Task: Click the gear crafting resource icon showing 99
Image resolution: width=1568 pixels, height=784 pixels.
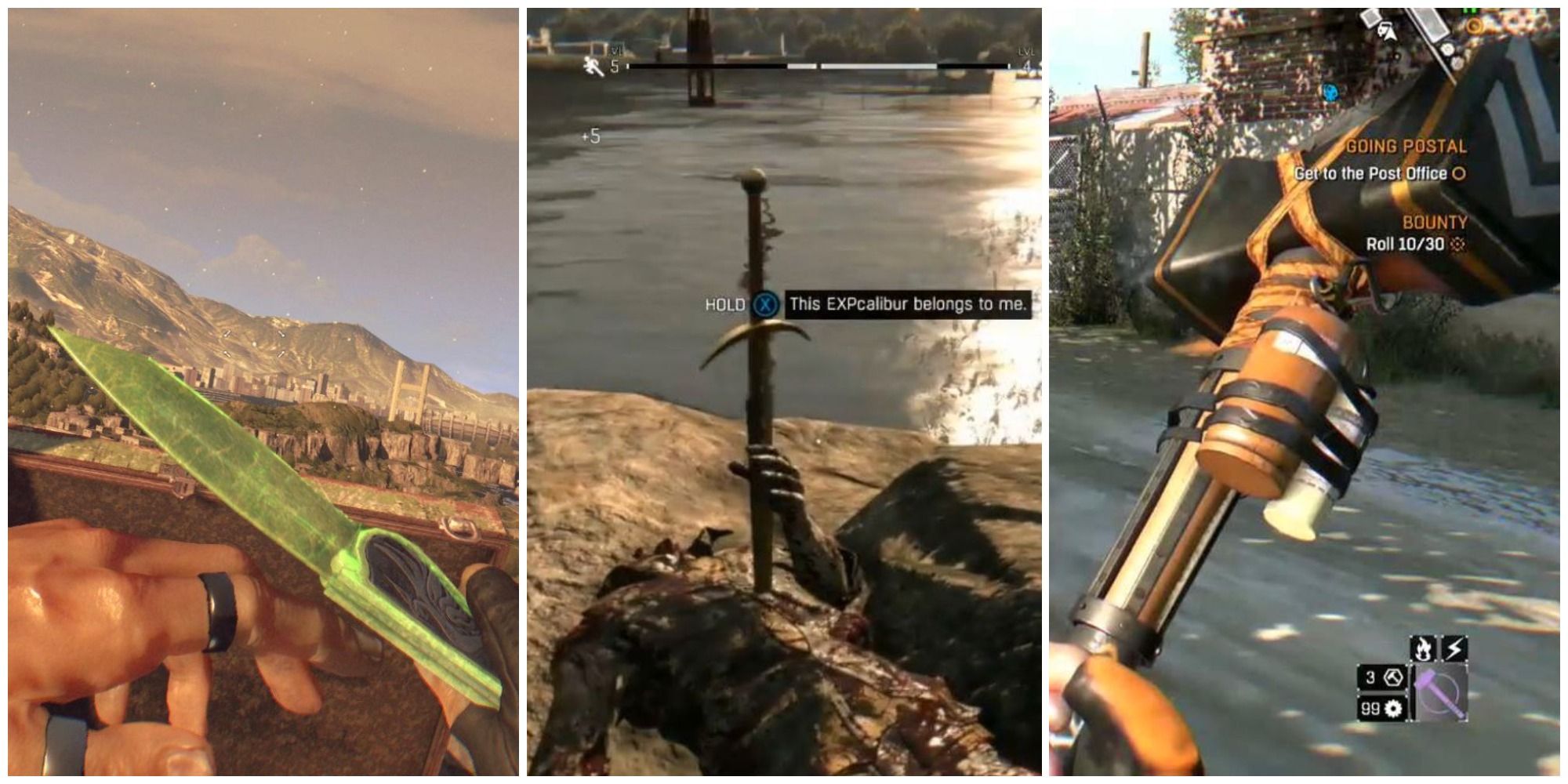Action: click(1394, 710)
